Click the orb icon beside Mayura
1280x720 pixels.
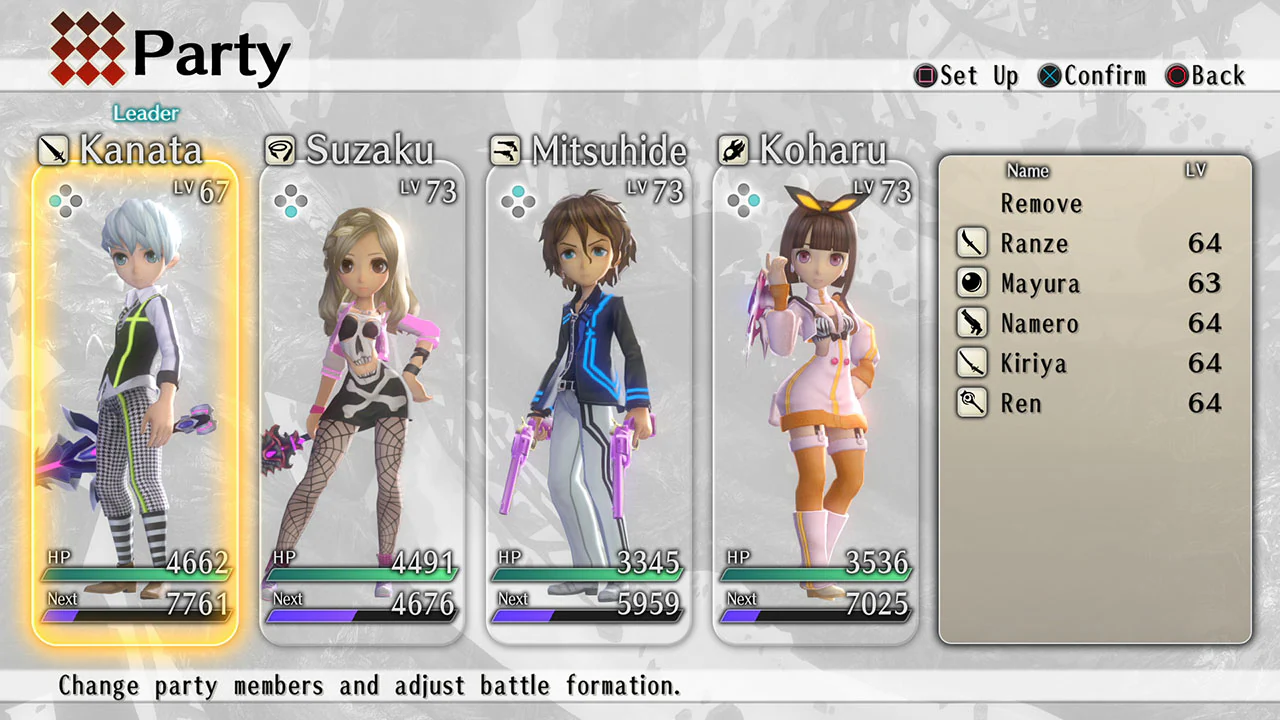pos(971,283)
